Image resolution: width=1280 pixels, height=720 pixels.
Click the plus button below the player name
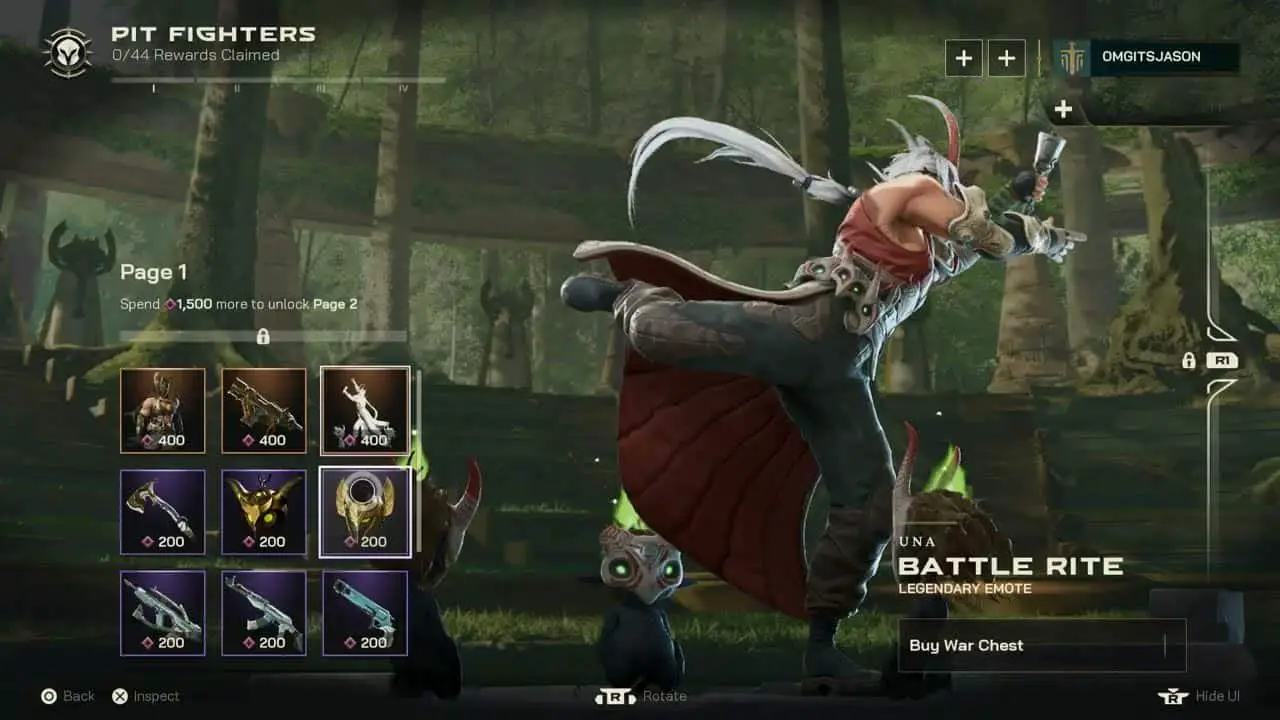pyautogui.click(x=1063, y=110)
